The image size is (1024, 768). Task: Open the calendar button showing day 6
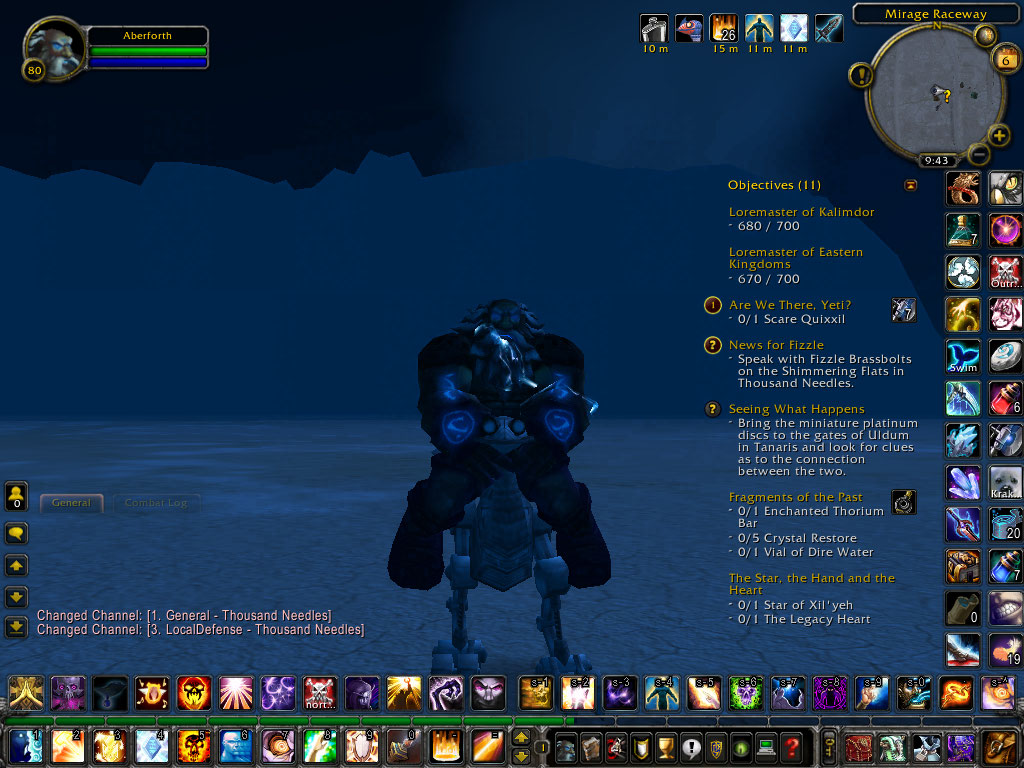pyautogui.click(x=1004, y=58)
